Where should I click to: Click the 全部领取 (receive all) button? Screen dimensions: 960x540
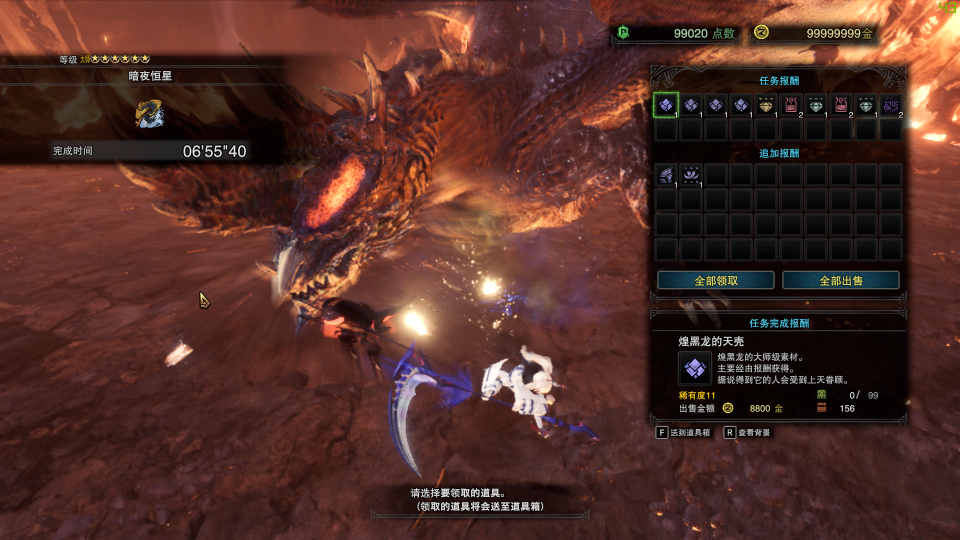716,280
